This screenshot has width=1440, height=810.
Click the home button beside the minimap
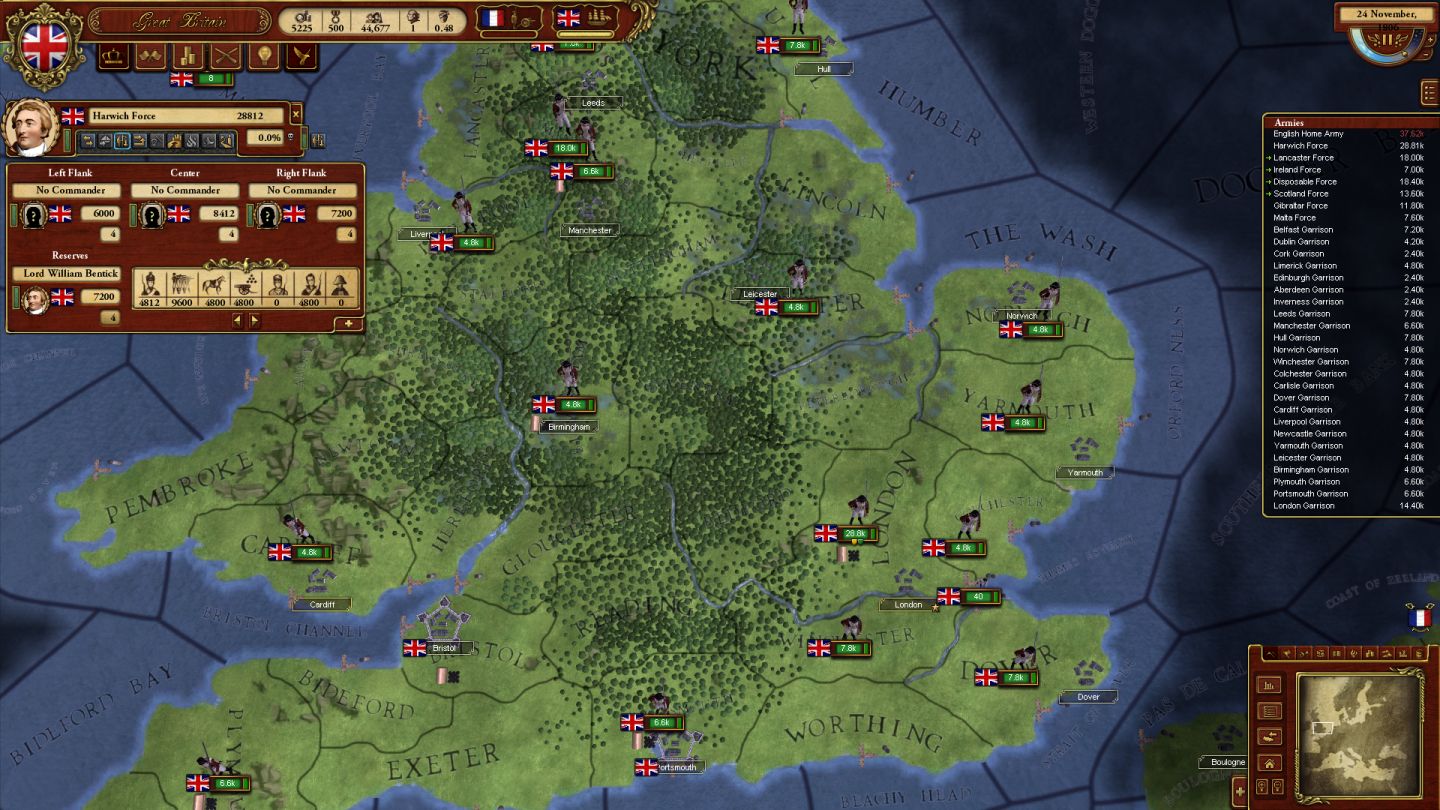(x=1270, y=763)
